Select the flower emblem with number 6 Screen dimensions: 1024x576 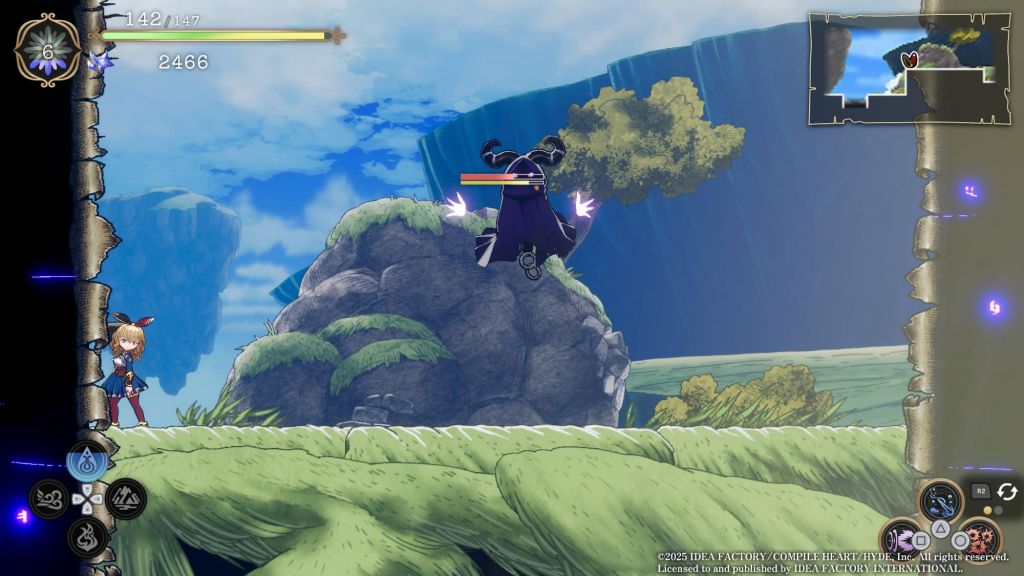click(x=47, y=48)
